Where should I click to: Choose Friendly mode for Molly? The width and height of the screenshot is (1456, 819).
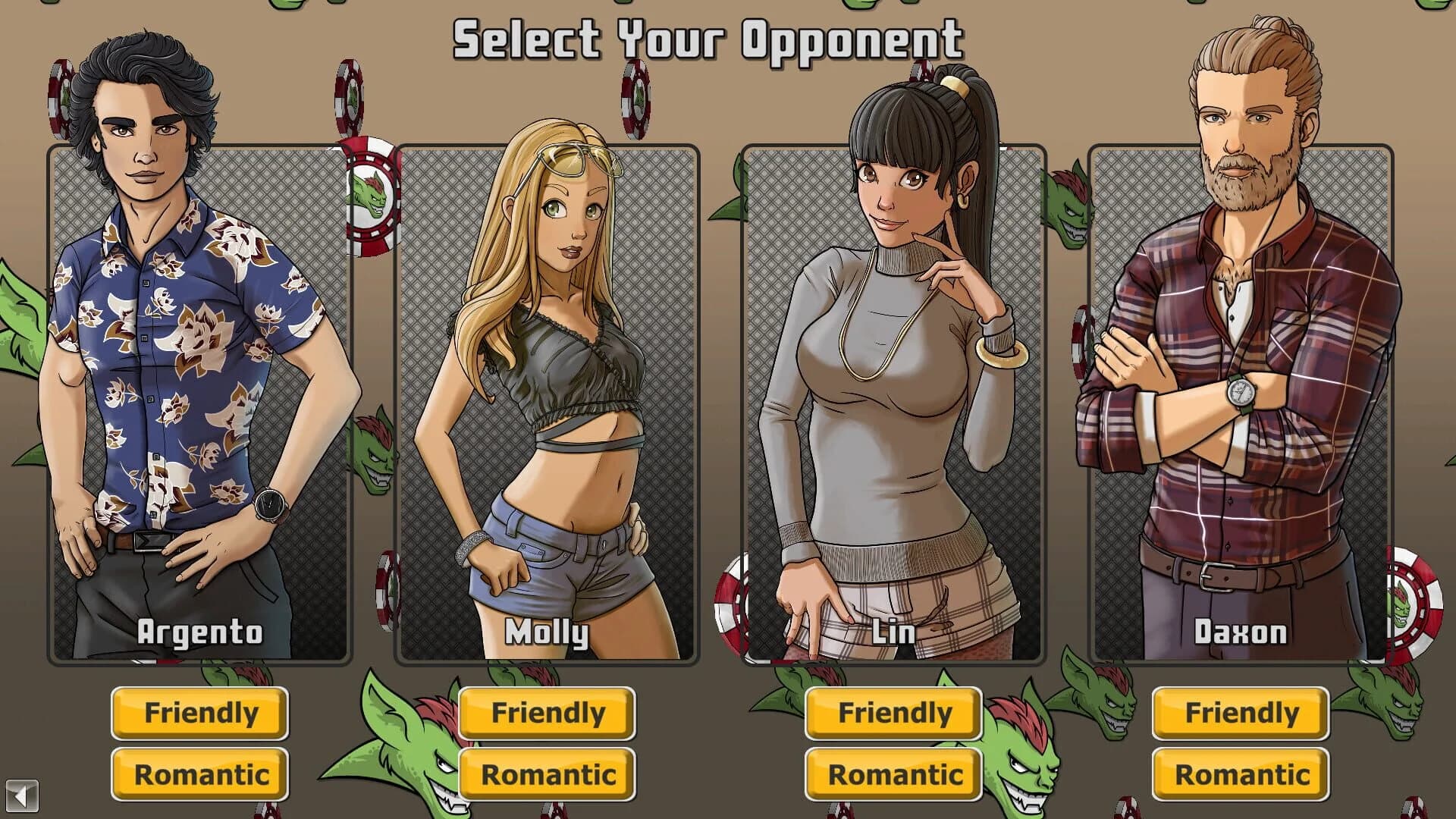547,714
